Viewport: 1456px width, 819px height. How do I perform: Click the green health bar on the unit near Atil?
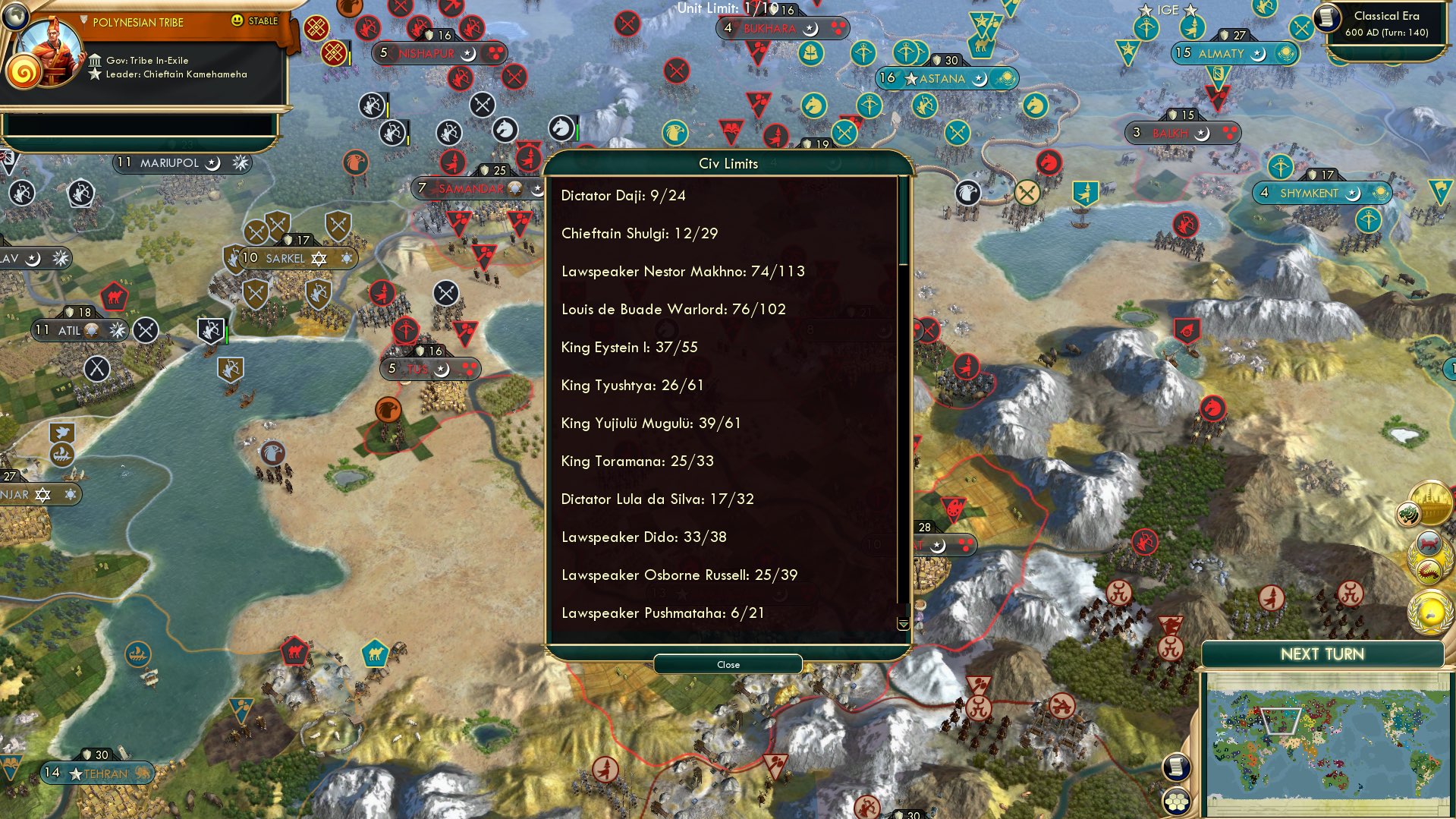point(227,335)
